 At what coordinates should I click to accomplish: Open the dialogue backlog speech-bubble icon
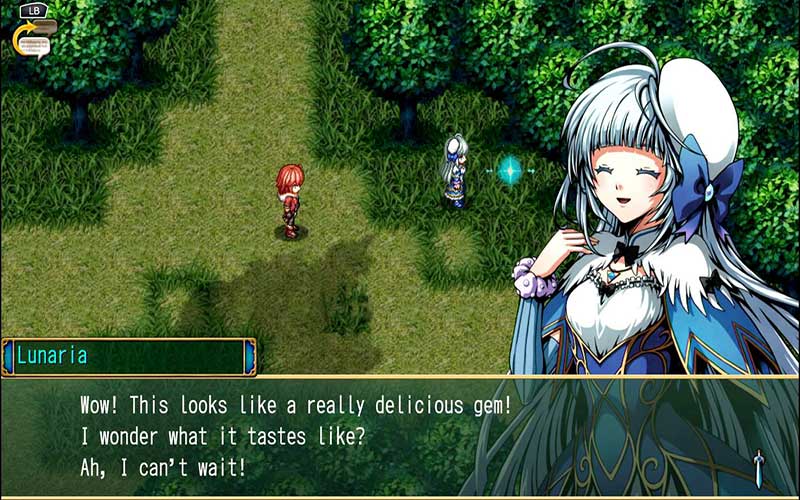coord(35,39)
